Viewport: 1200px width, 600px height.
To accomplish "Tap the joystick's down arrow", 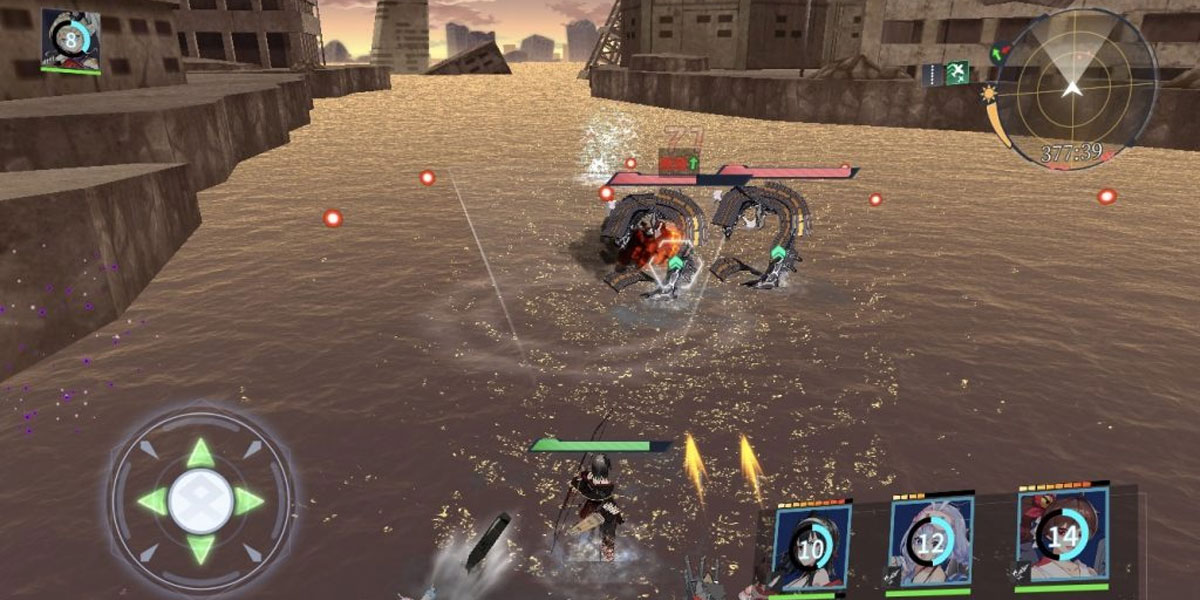I will (x=201, y=548).
